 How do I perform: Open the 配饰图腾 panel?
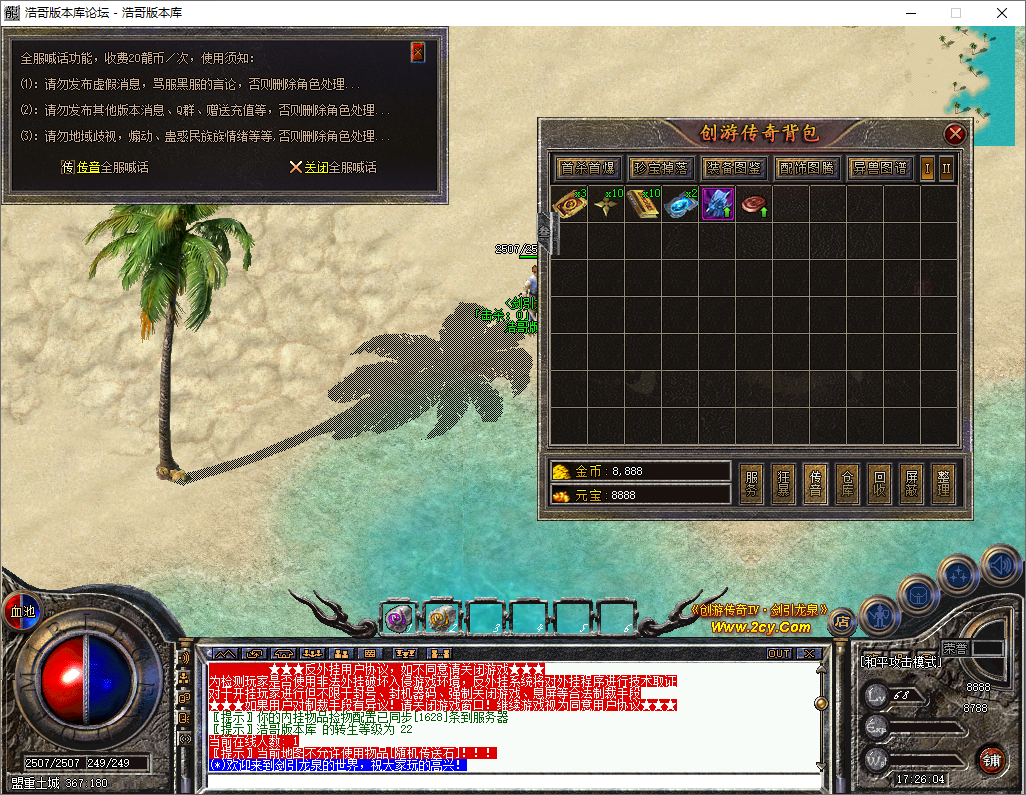pos(806,168)
